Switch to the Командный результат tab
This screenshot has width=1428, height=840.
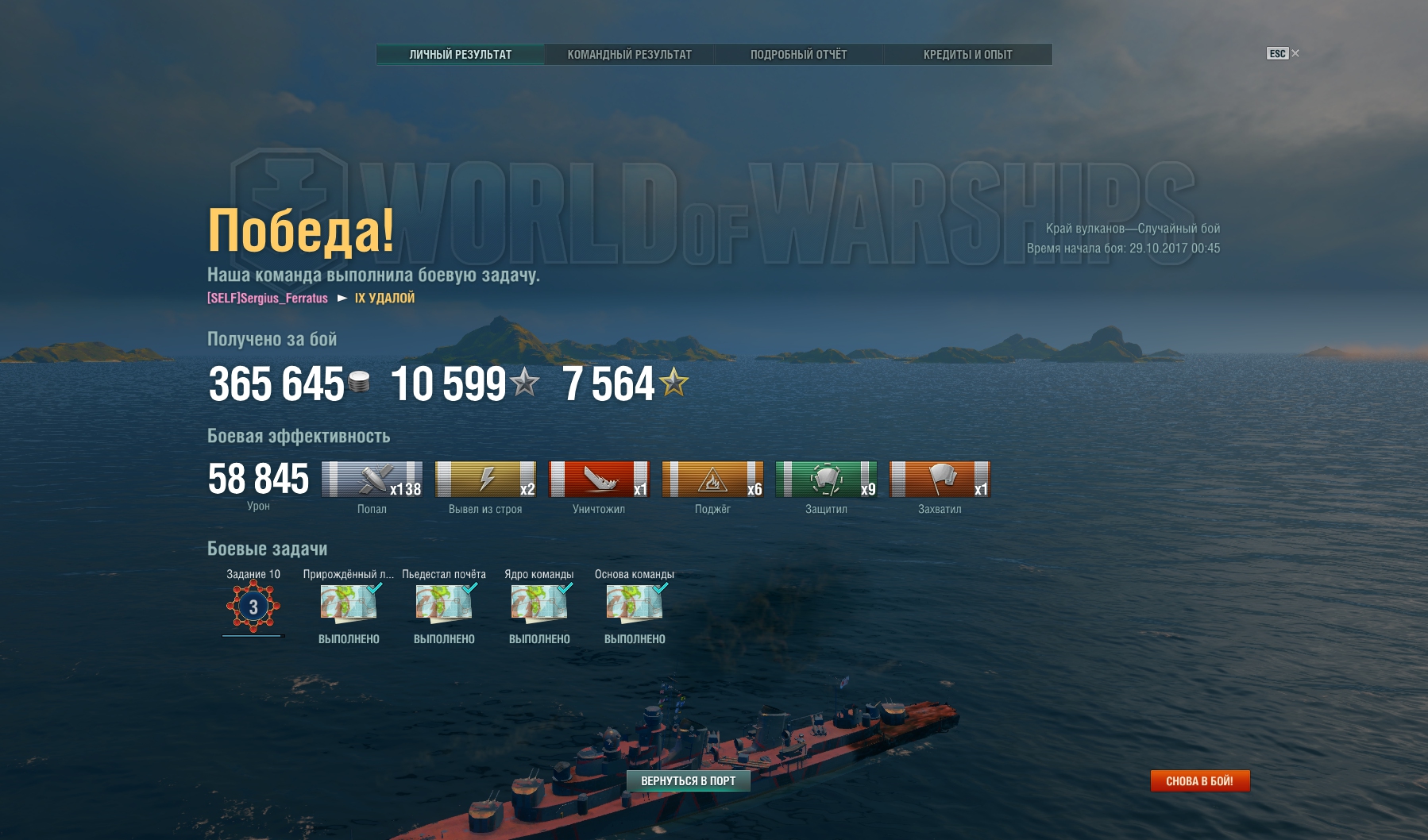[x=629, y=55]
